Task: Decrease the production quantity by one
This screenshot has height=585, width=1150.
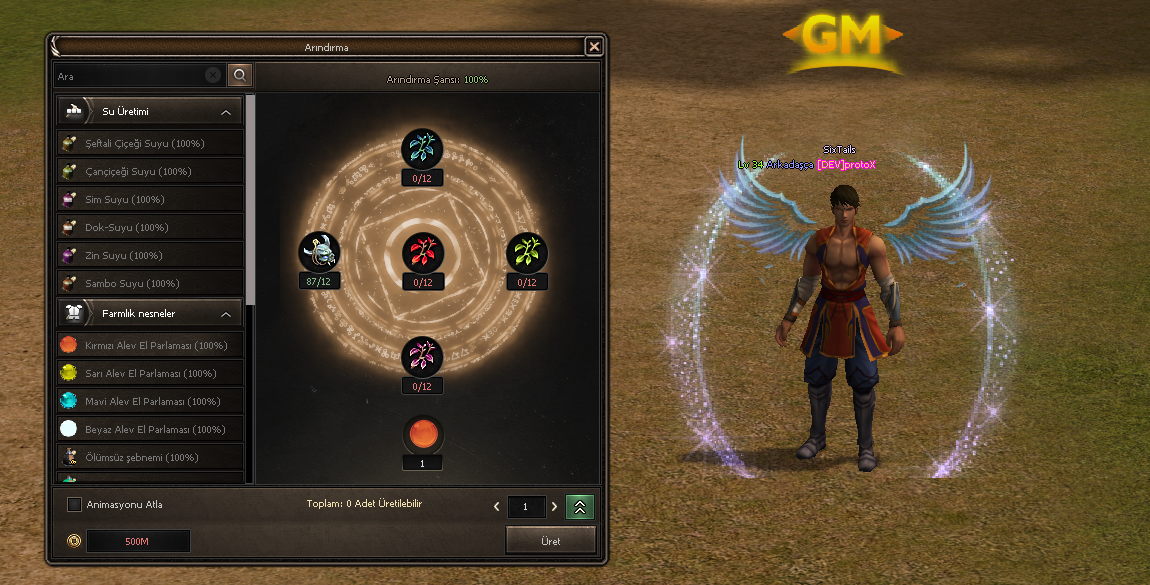Action: (497, 507)
